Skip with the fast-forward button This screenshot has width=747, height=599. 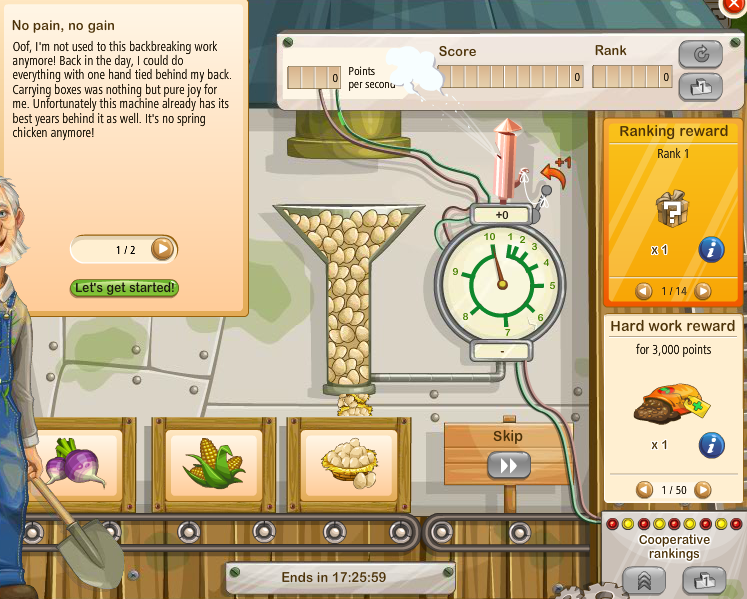(508, 465)
